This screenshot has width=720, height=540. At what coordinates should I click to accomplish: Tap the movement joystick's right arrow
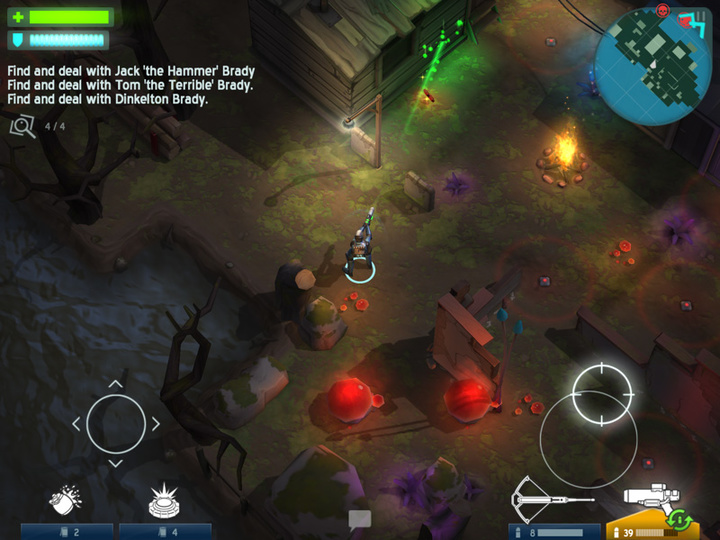[155, 424]
